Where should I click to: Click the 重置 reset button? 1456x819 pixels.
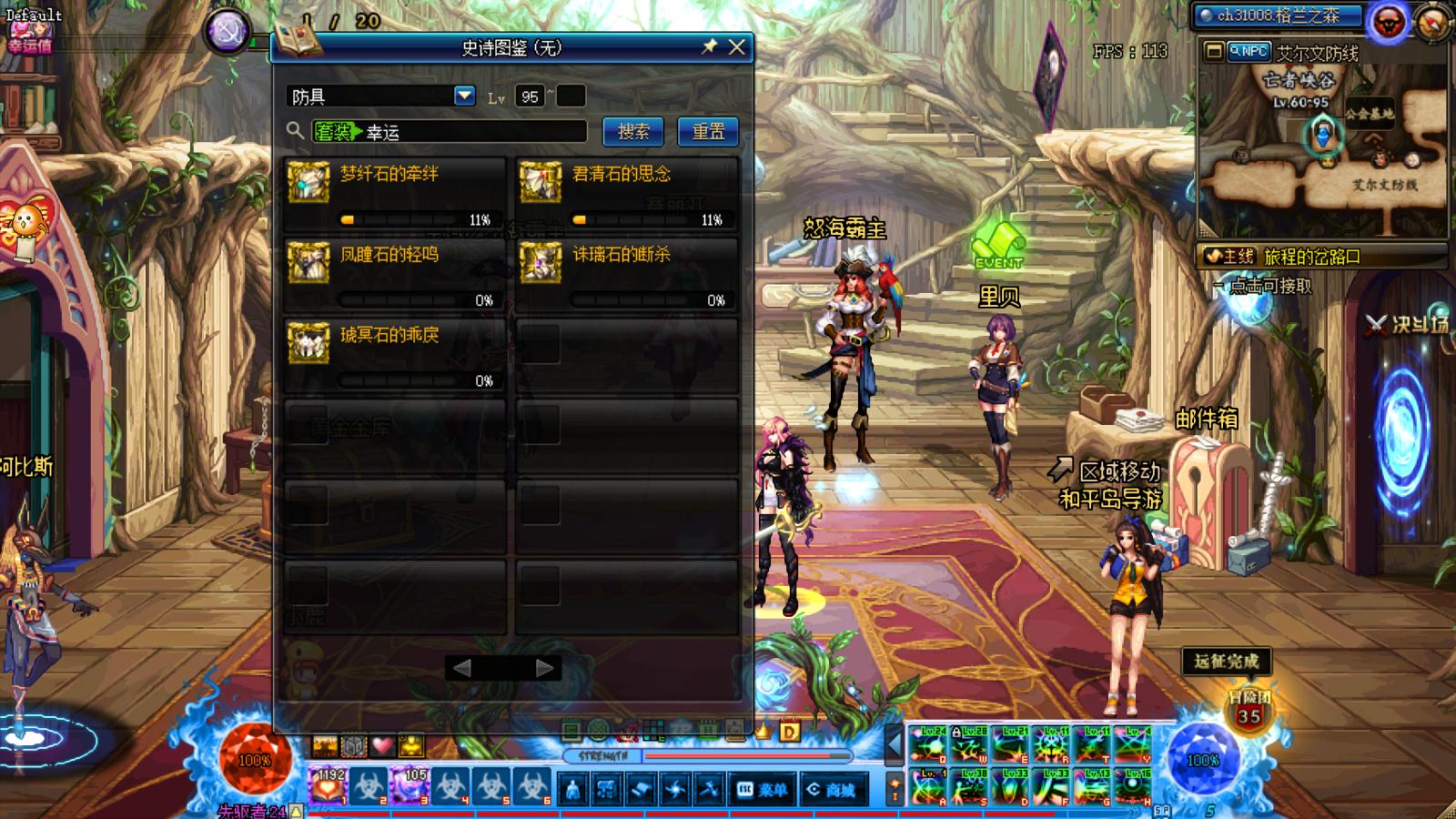(708, 132)
